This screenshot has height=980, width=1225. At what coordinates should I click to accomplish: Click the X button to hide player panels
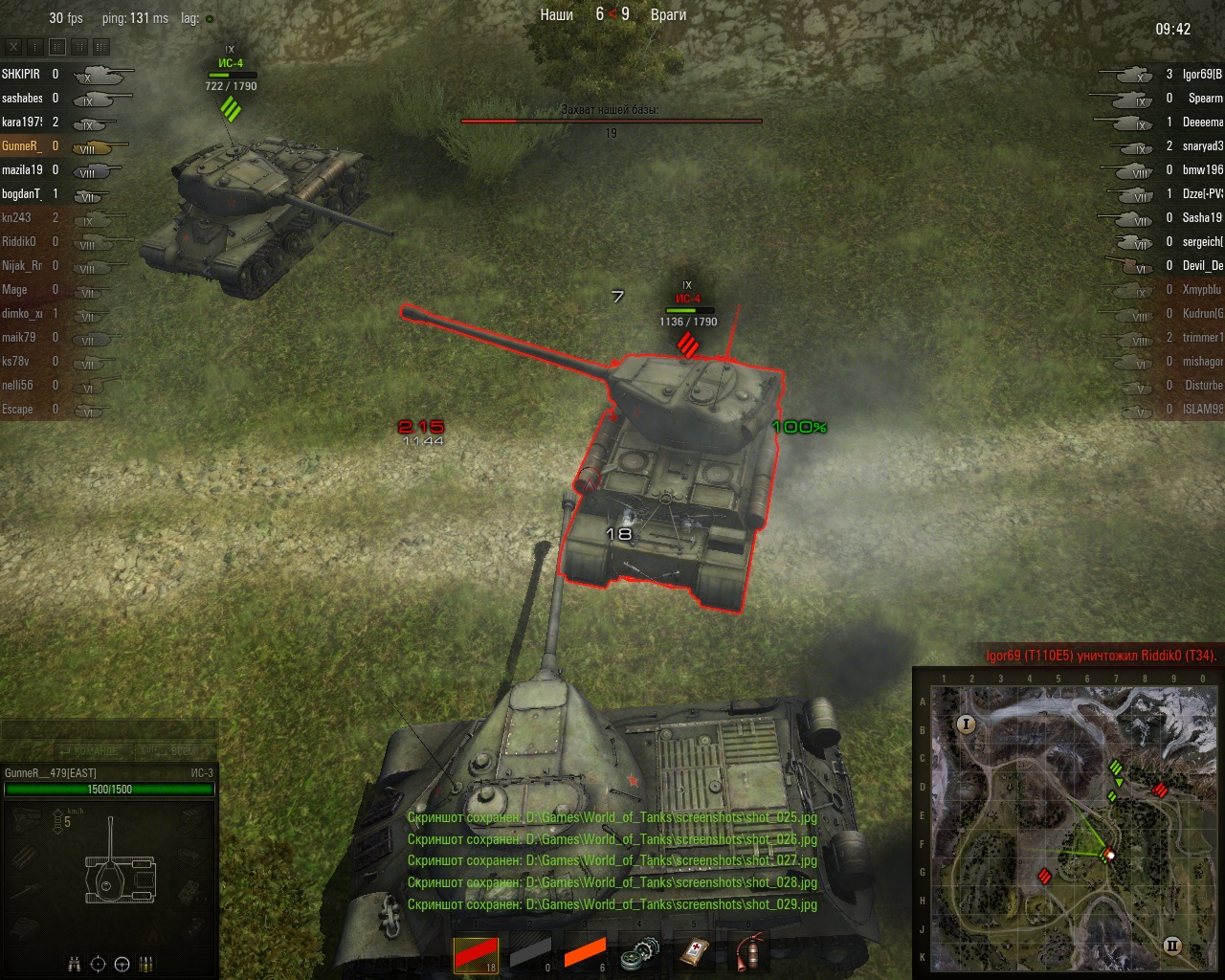tap(13, 46)
